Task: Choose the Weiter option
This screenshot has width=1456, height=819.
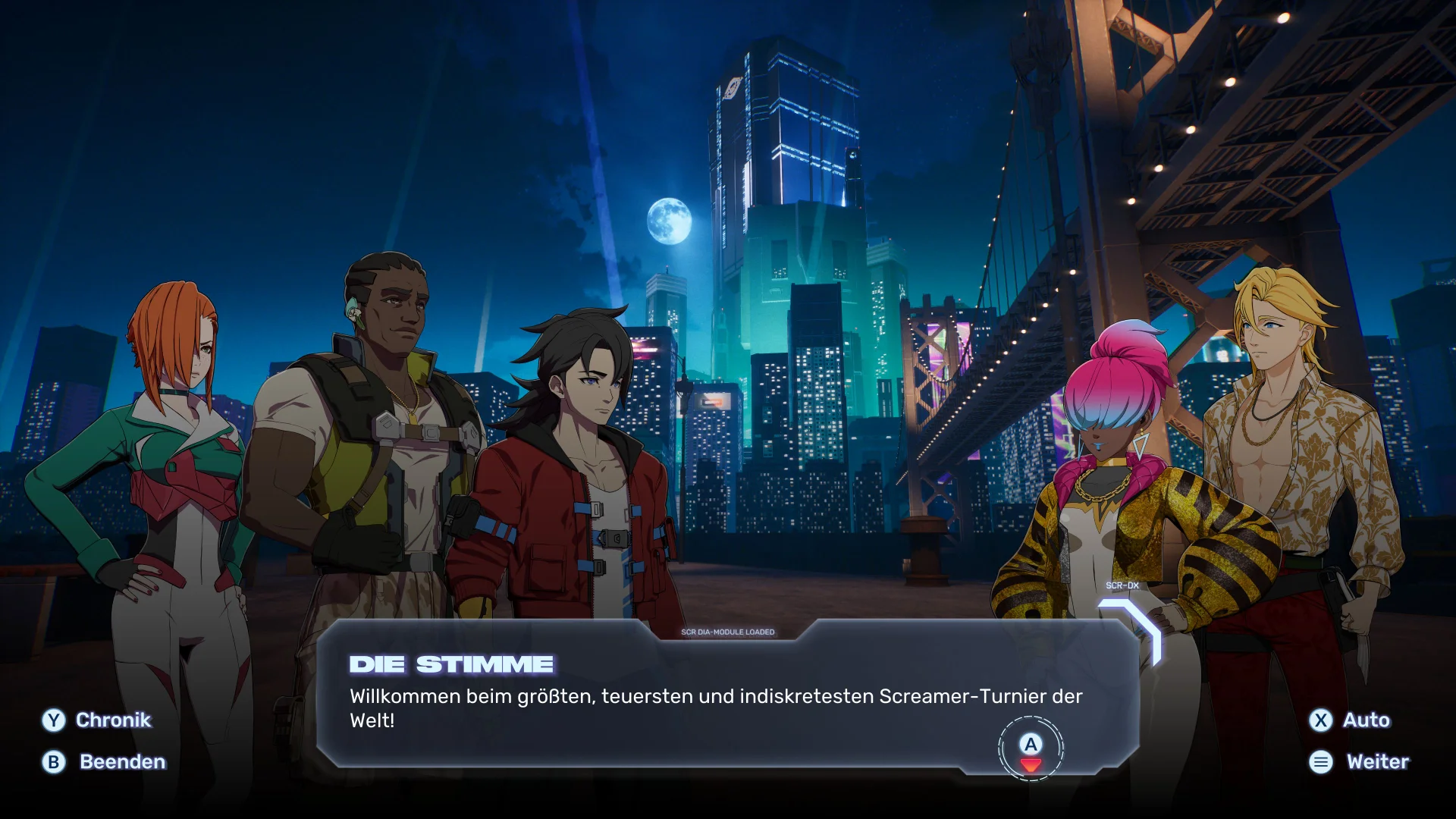Action: (1359, 762)
